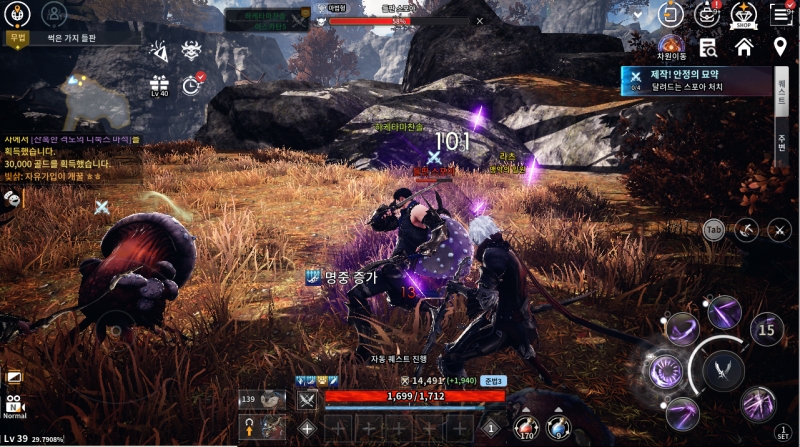Open the party popper event icon
Image resolution: width=800 pixels, height=447 pixels.
pos(158,49)
